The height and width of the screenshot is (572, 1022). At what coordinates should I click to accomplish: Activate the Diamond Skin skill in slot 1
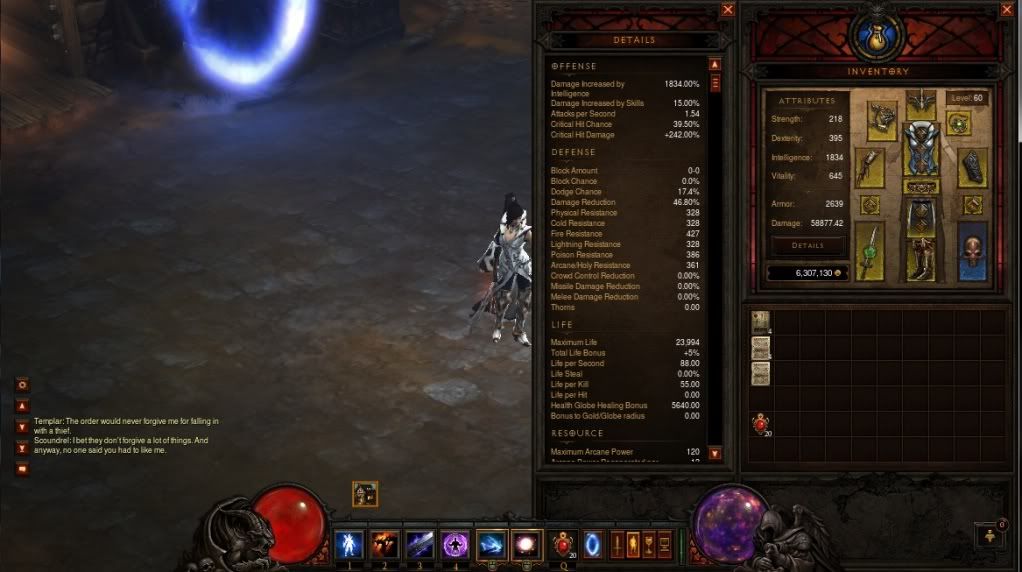point(350,545)
